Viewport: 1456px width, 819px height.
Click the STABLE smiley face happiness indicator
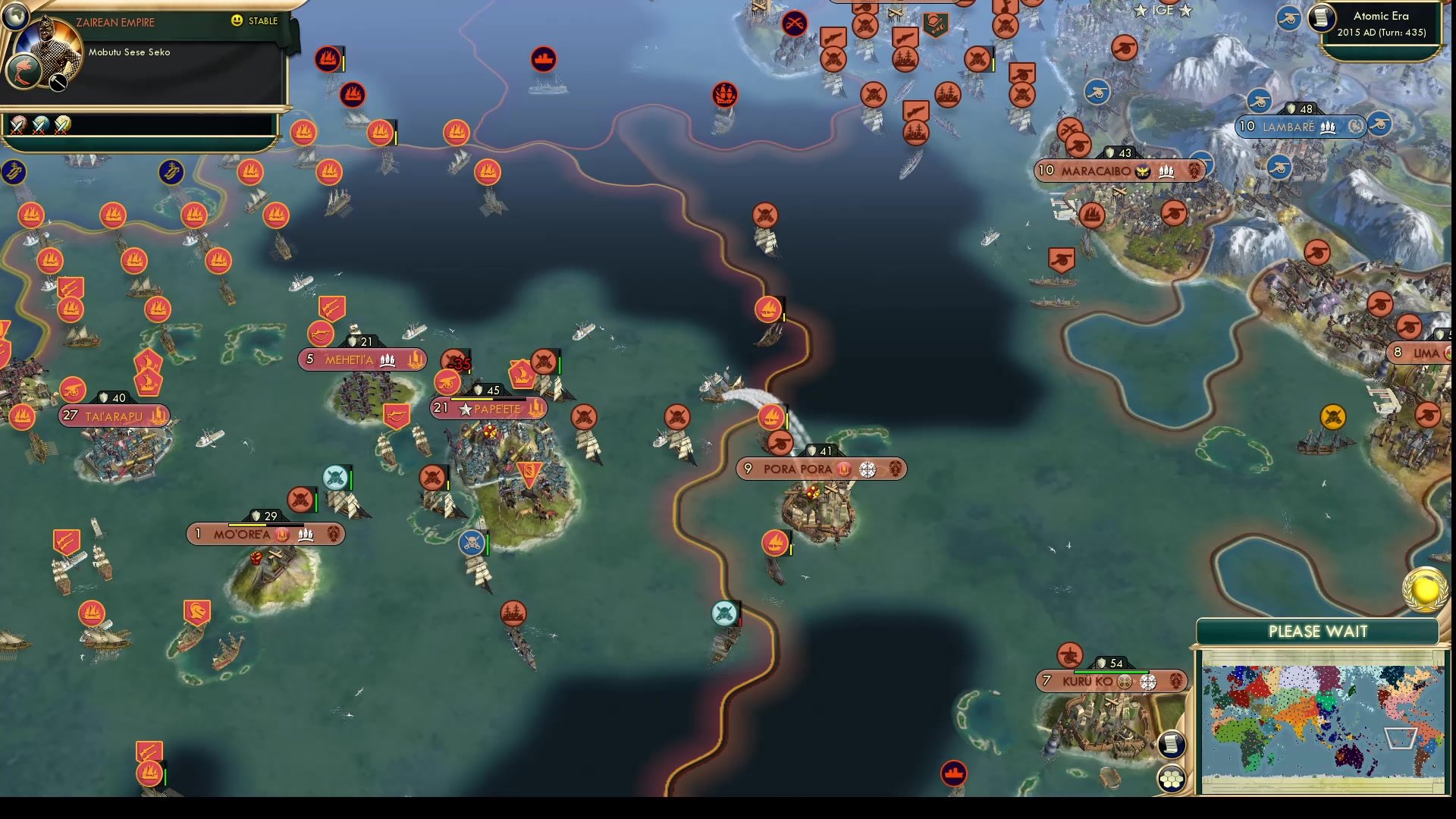click(x=237, y=21)
